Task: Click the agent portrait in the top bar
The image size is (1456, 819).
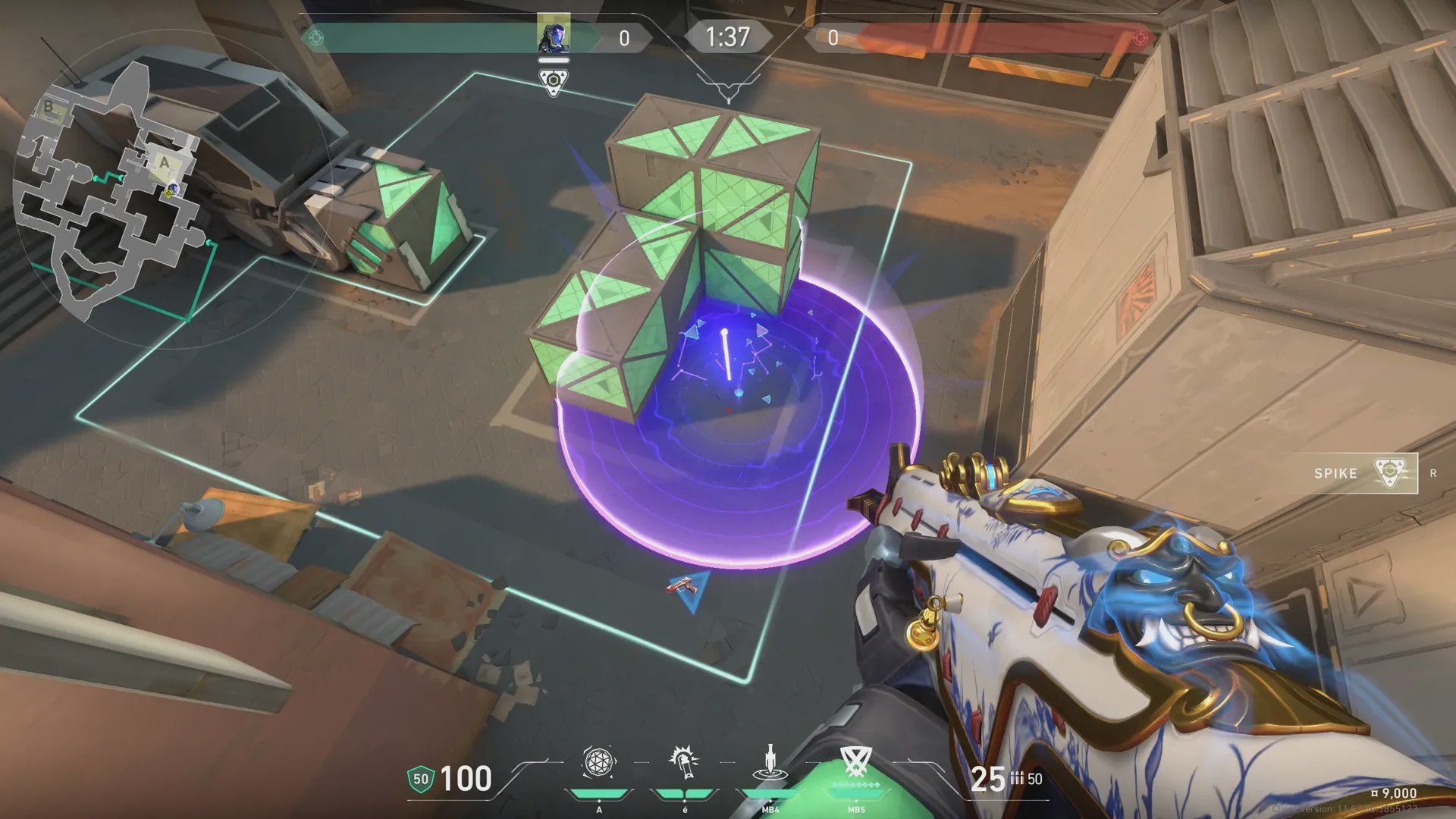Action: click(x=554, y=34)
